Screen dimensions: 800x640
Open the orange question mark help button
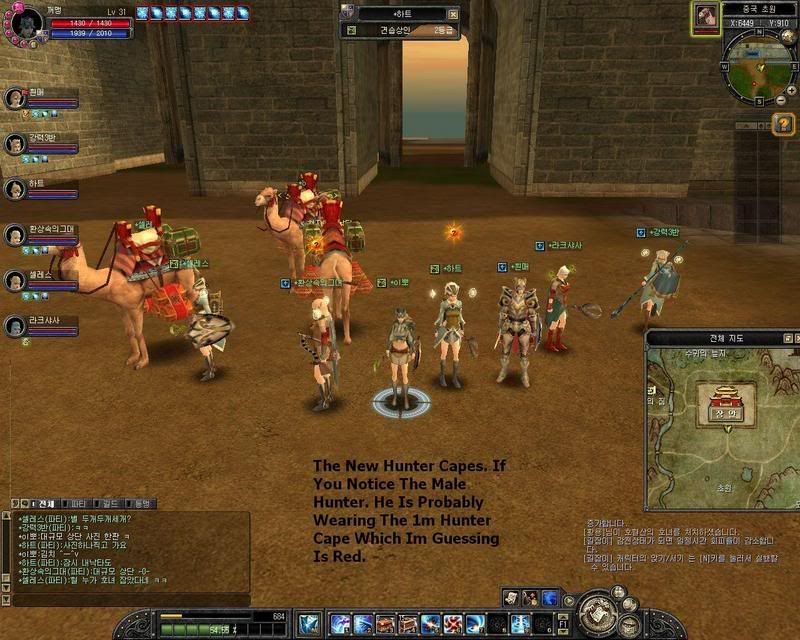(783, 124)
